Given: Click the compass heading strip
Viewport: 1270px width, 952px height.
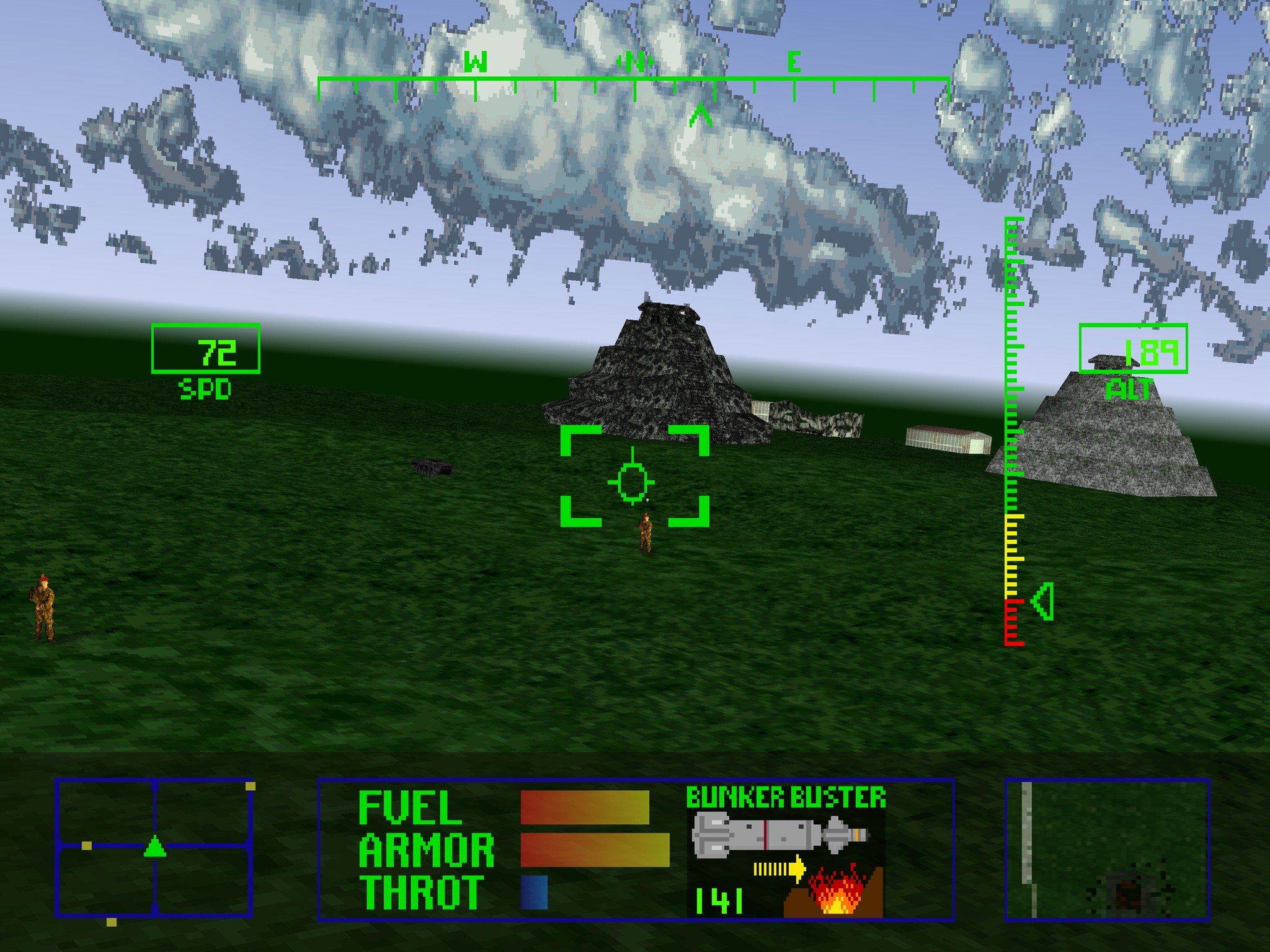Looking at the screenshot, I should (633, 81).
